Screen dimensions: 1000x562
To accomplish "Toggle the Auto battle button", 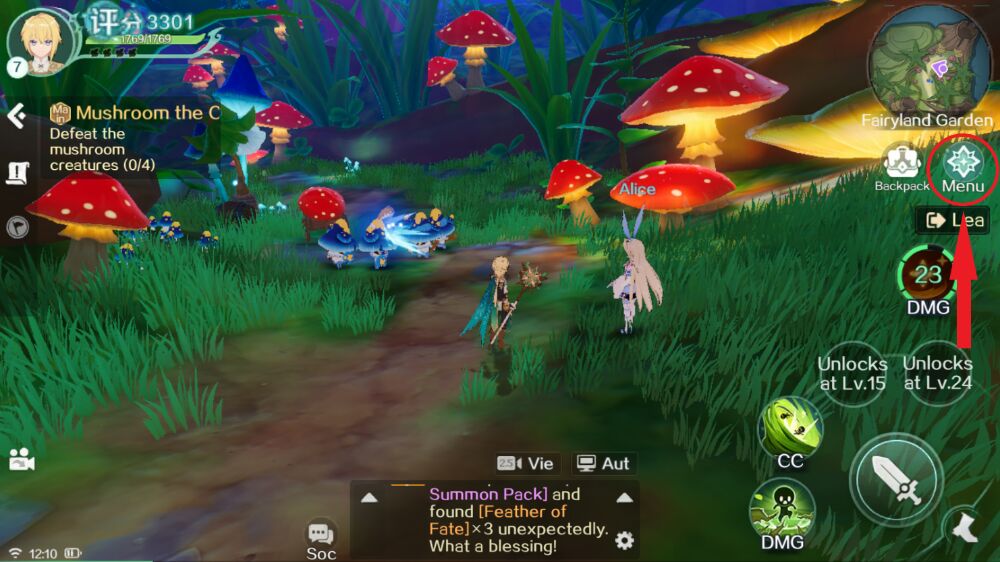I will (x=603, y=463).
